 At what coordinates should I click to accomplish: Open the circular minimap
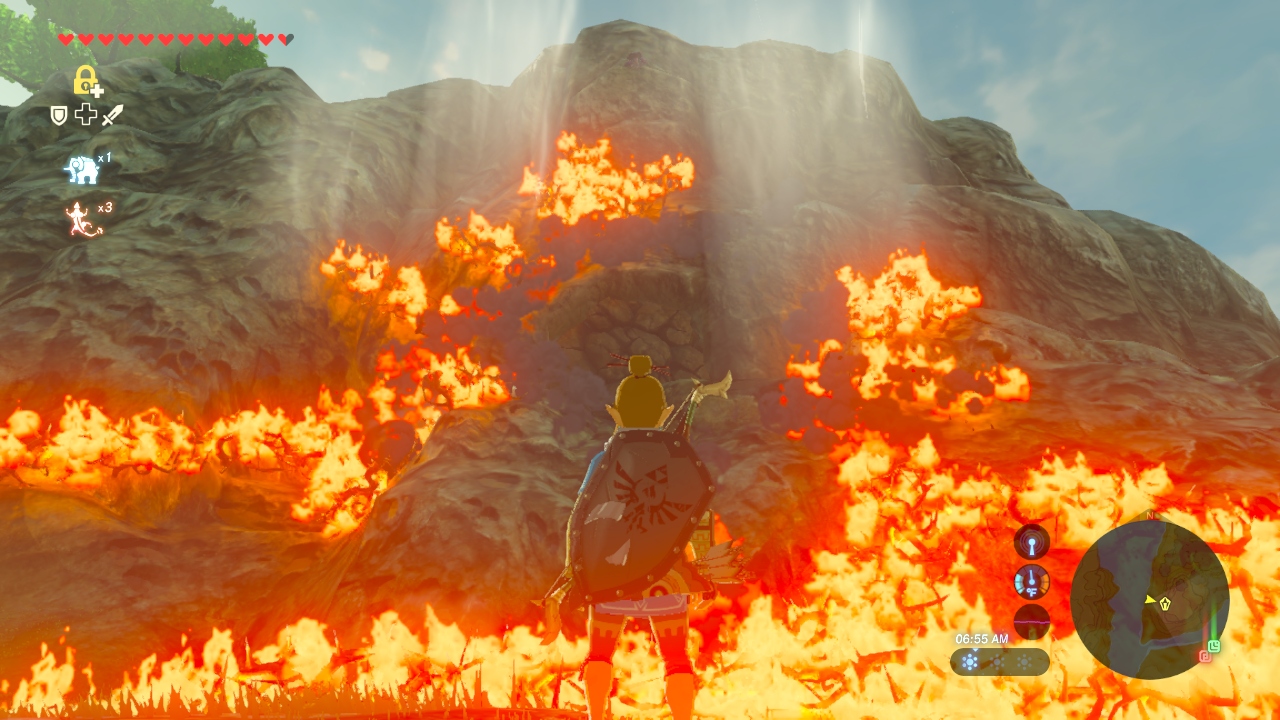point(1149,599)
